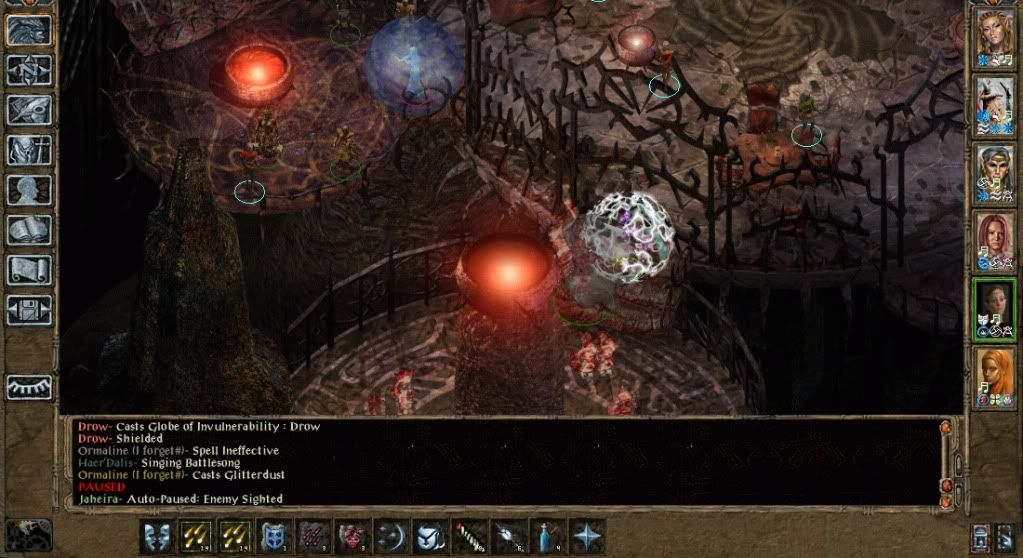Open the journal quill button
Image resolution: width=1023 pixels, height=558 pixels.
pos(28,110)
